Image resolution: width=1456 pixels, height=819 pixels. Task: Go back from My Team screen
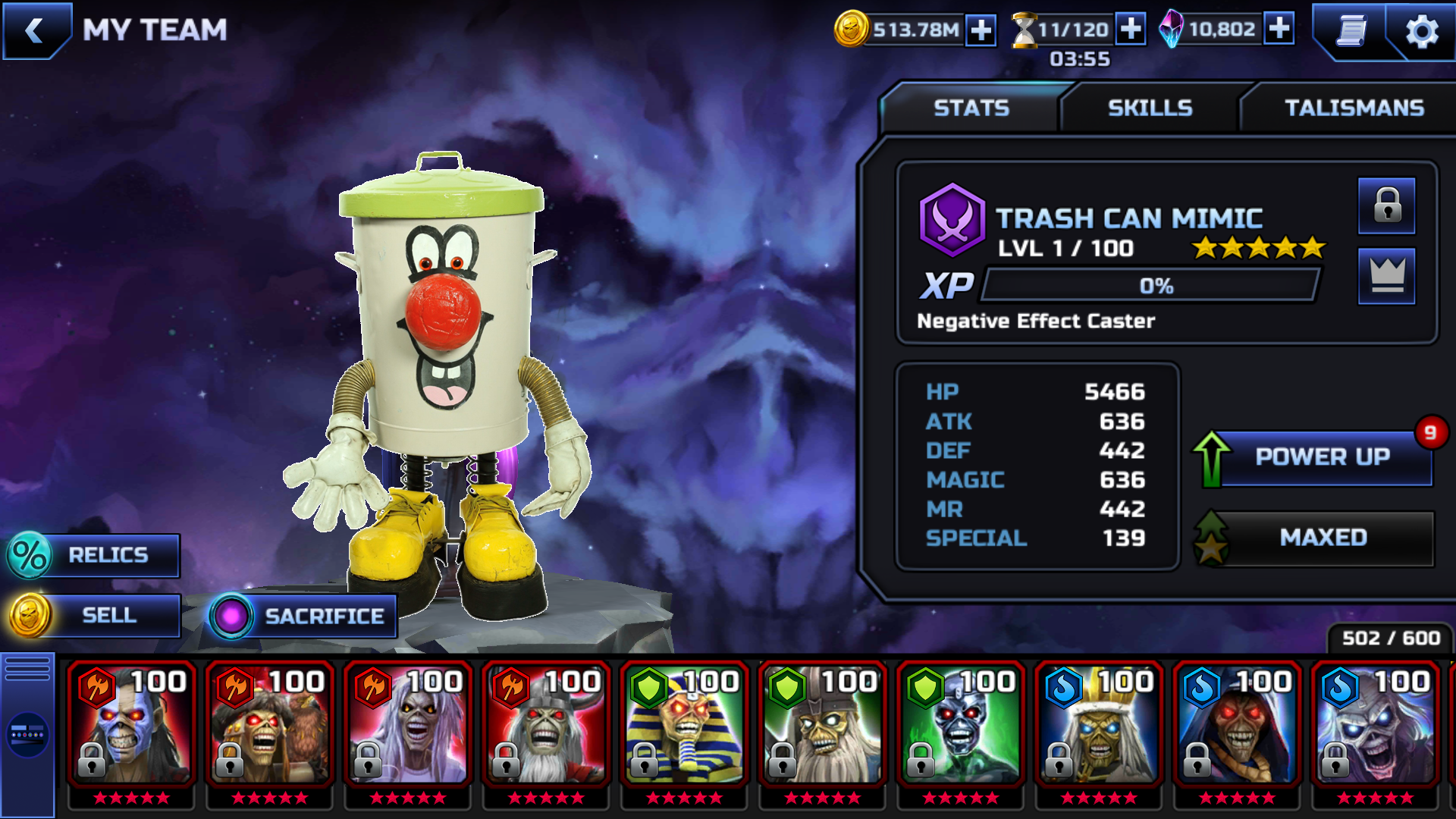[35, 30]
